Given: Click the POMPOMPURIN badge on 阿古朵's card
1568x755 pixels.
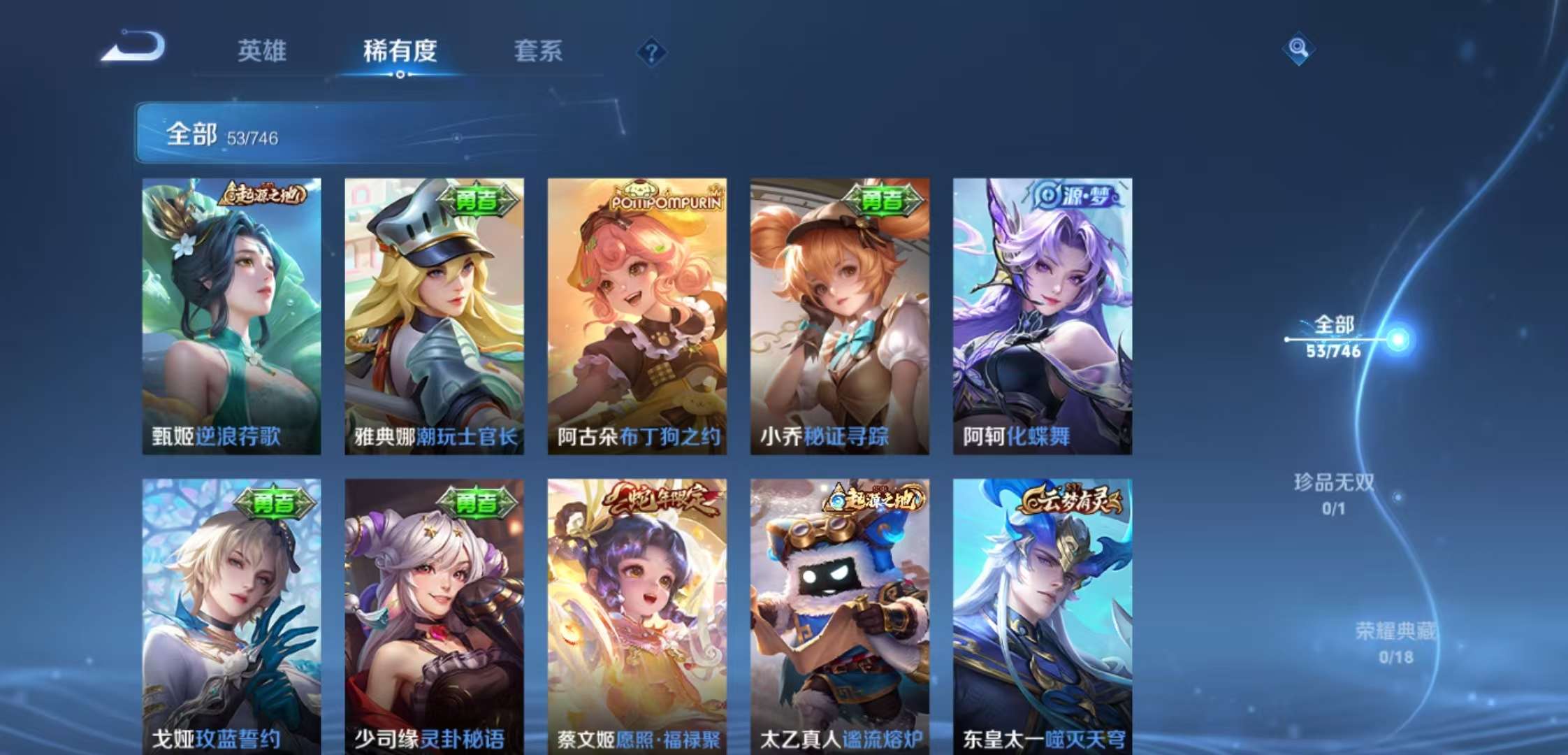Looking at the screenshot, I should pos(664,198).
